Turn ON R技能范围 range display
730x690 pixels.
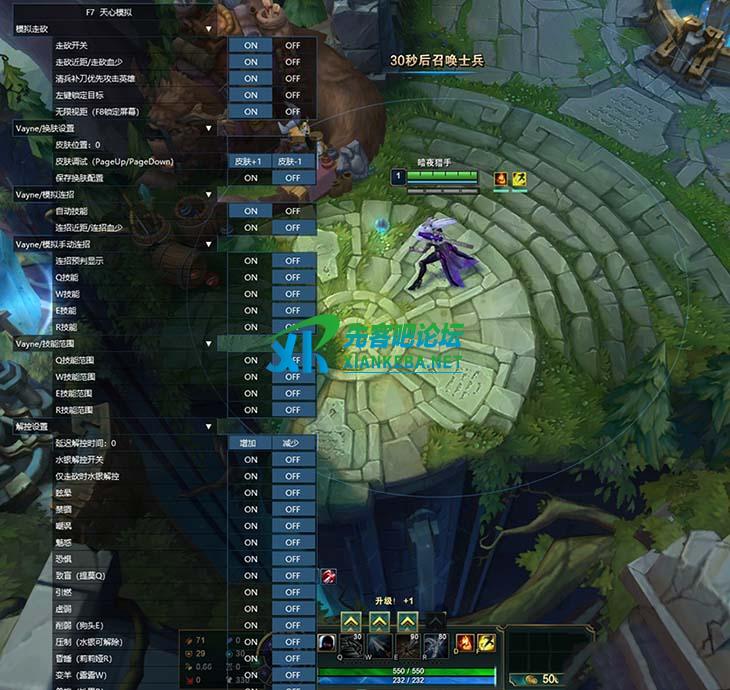click(x=250, y=410)
